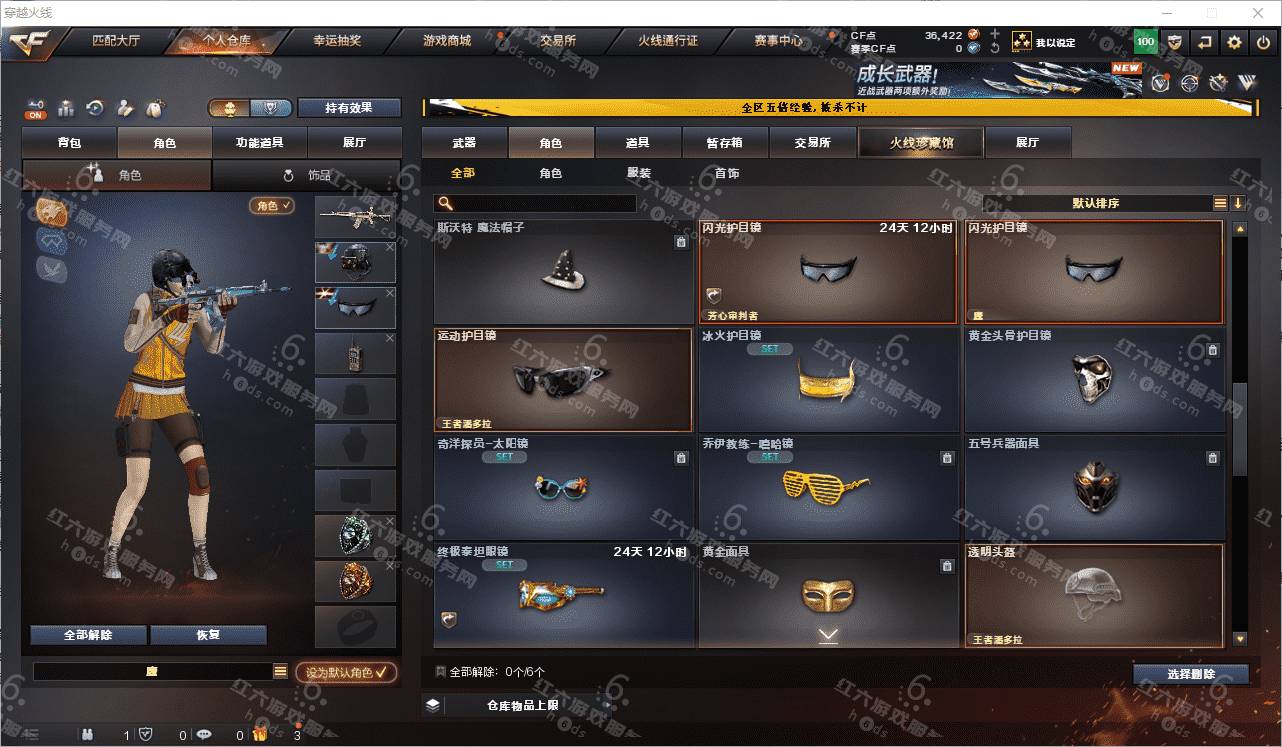Set default character with 设为默认角色
This screenshot has width=1282, height=747.
(346, 673)
